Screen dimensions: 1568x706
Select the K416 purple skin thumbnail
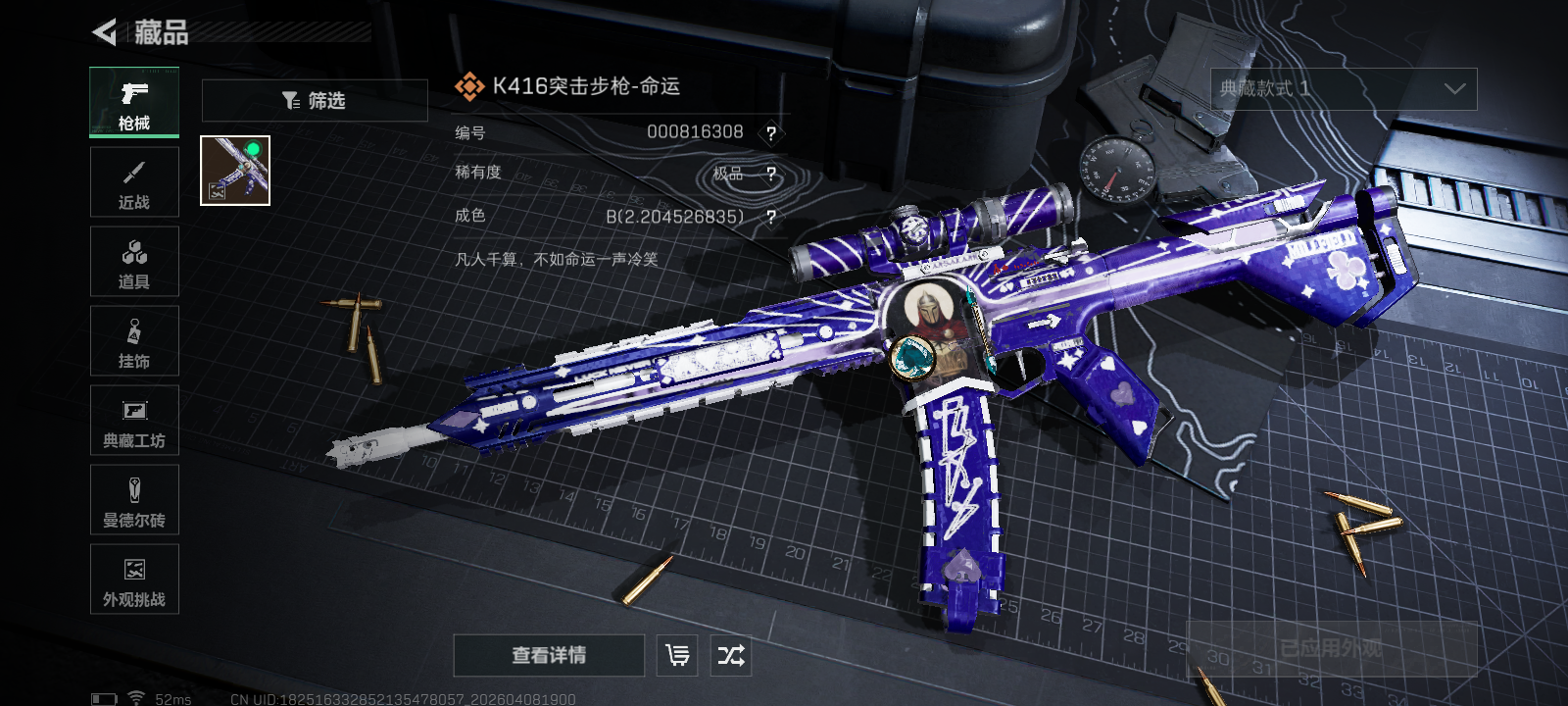point(235,171)
